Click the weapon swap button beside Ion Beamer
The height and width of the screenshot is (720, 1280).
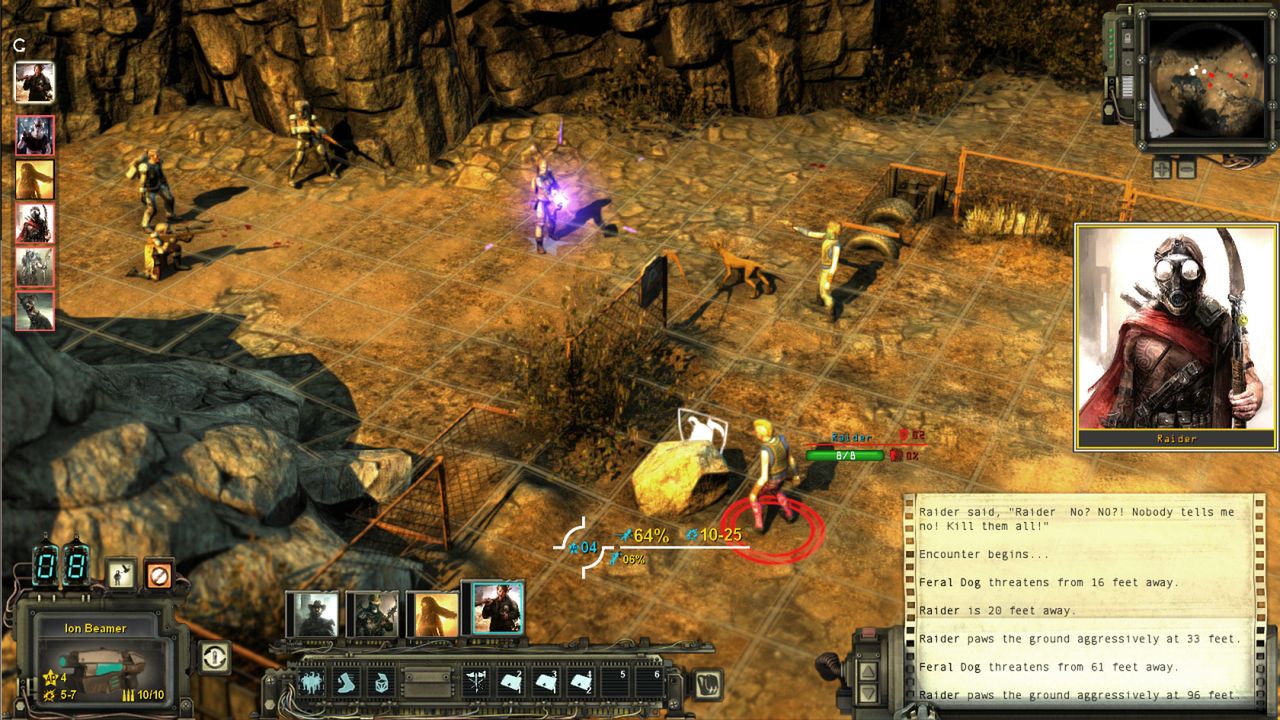pyautogui.click(x=214, y=657)
